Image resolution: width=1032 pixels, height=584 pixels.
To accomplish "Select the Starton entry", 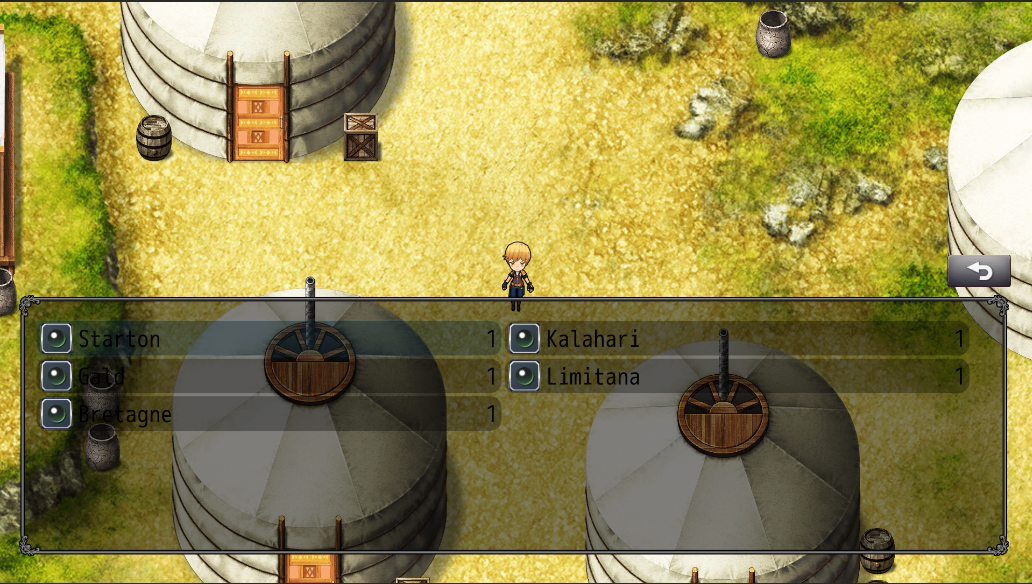I will [x=268, y=339].
